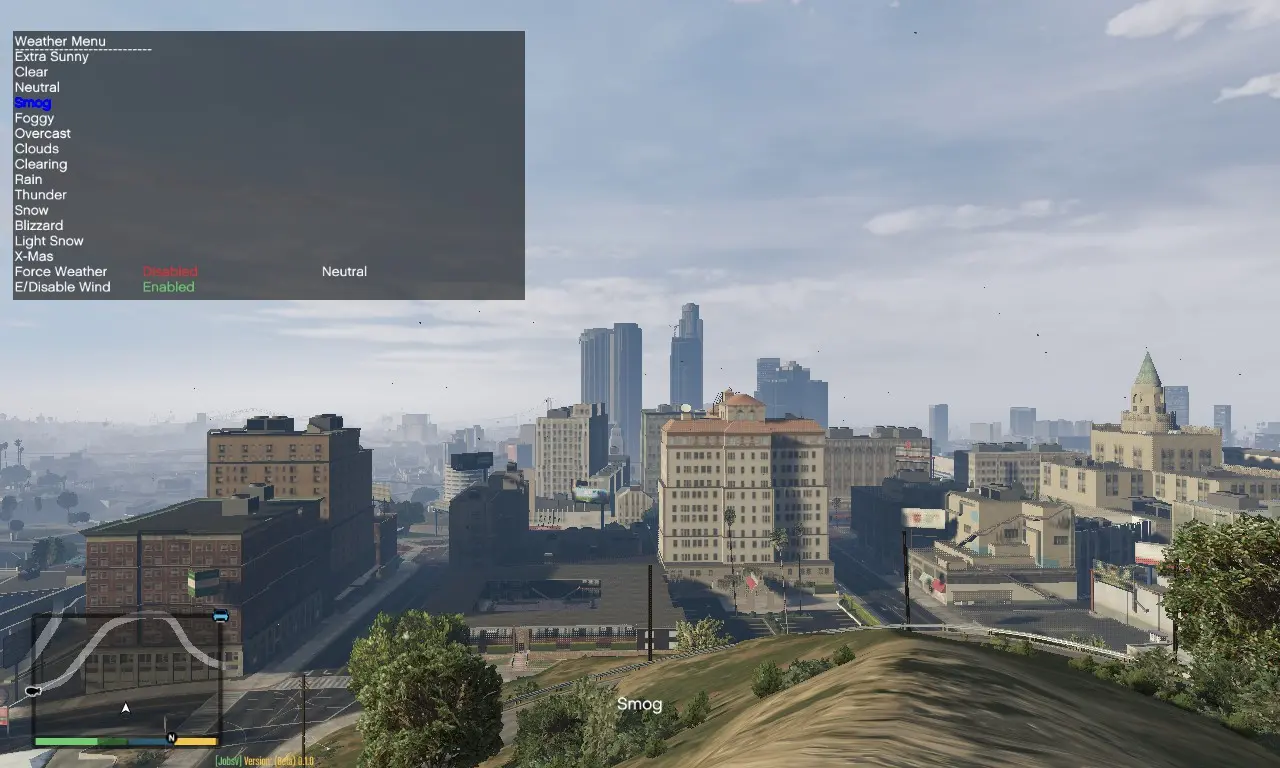Select Clear weather
This screenshot has height=768, width=1280.
tap(30, 71)
